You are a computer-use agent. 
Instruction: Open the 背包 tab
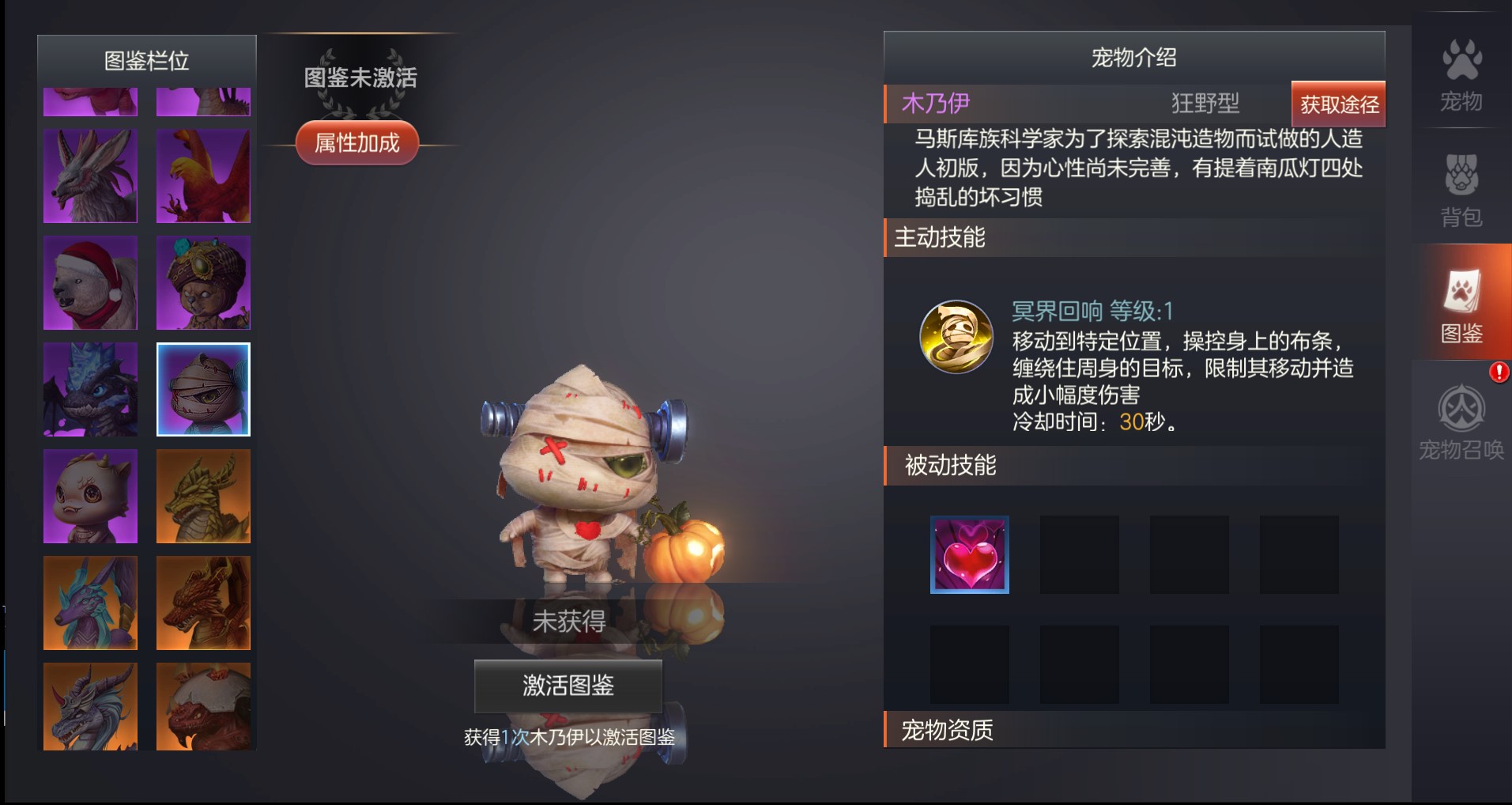pyautogui.click(x=1461, y=190)
